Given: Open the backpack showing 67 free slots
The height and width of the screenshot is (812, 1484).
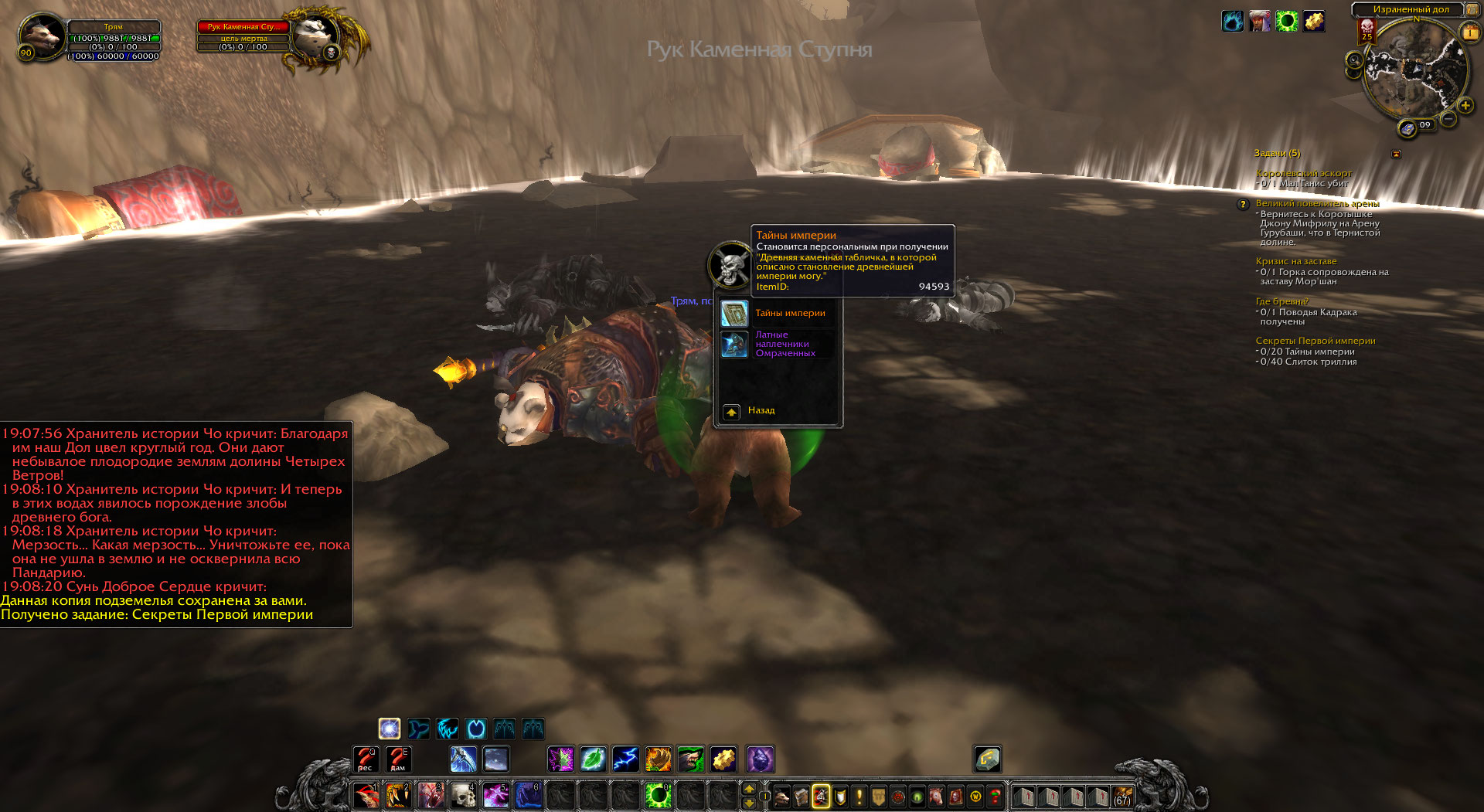Looking at the screenshot, I should 1122,796.
